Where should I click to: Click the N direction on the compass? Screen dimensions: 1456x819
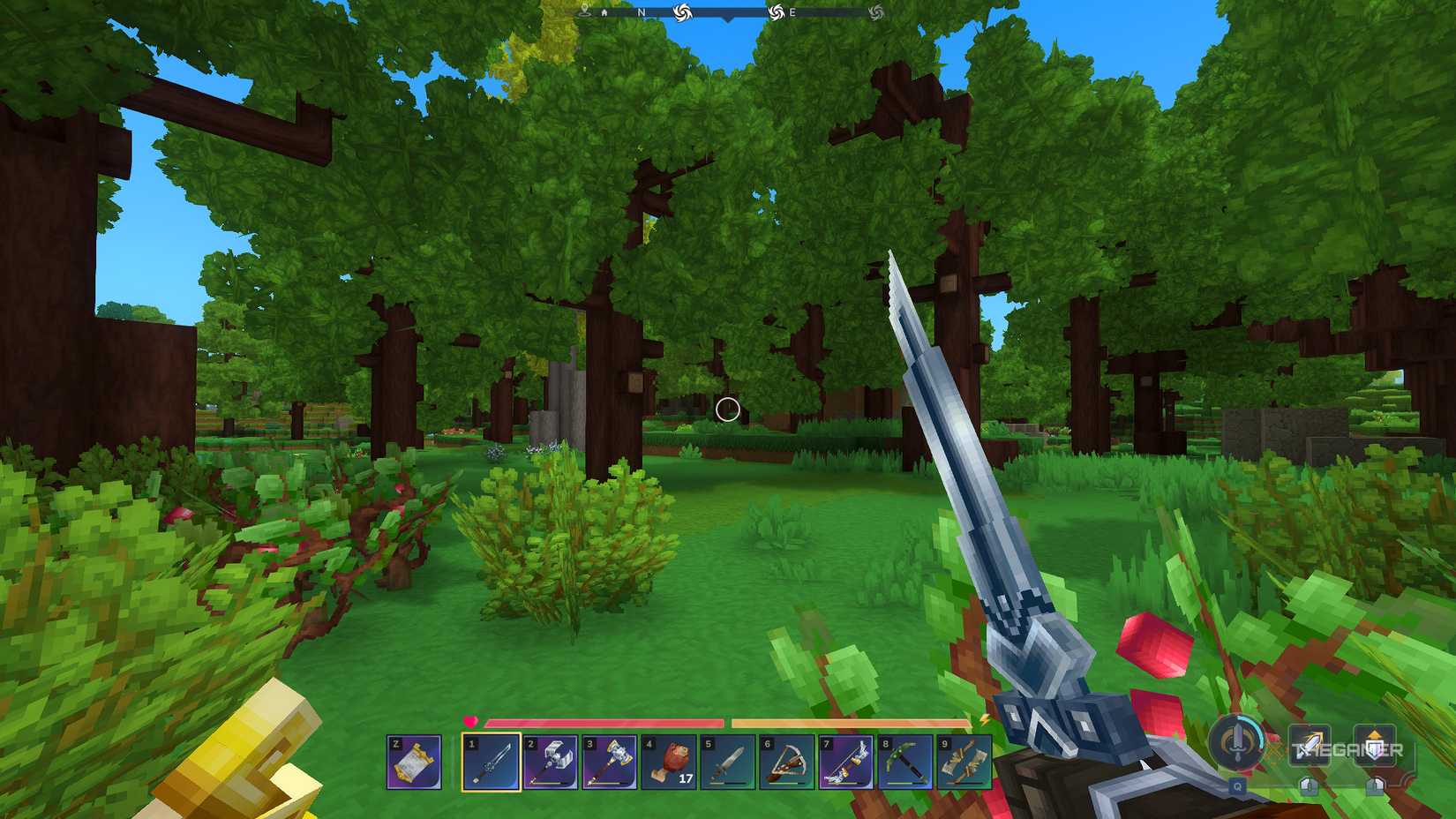(641, 12)
